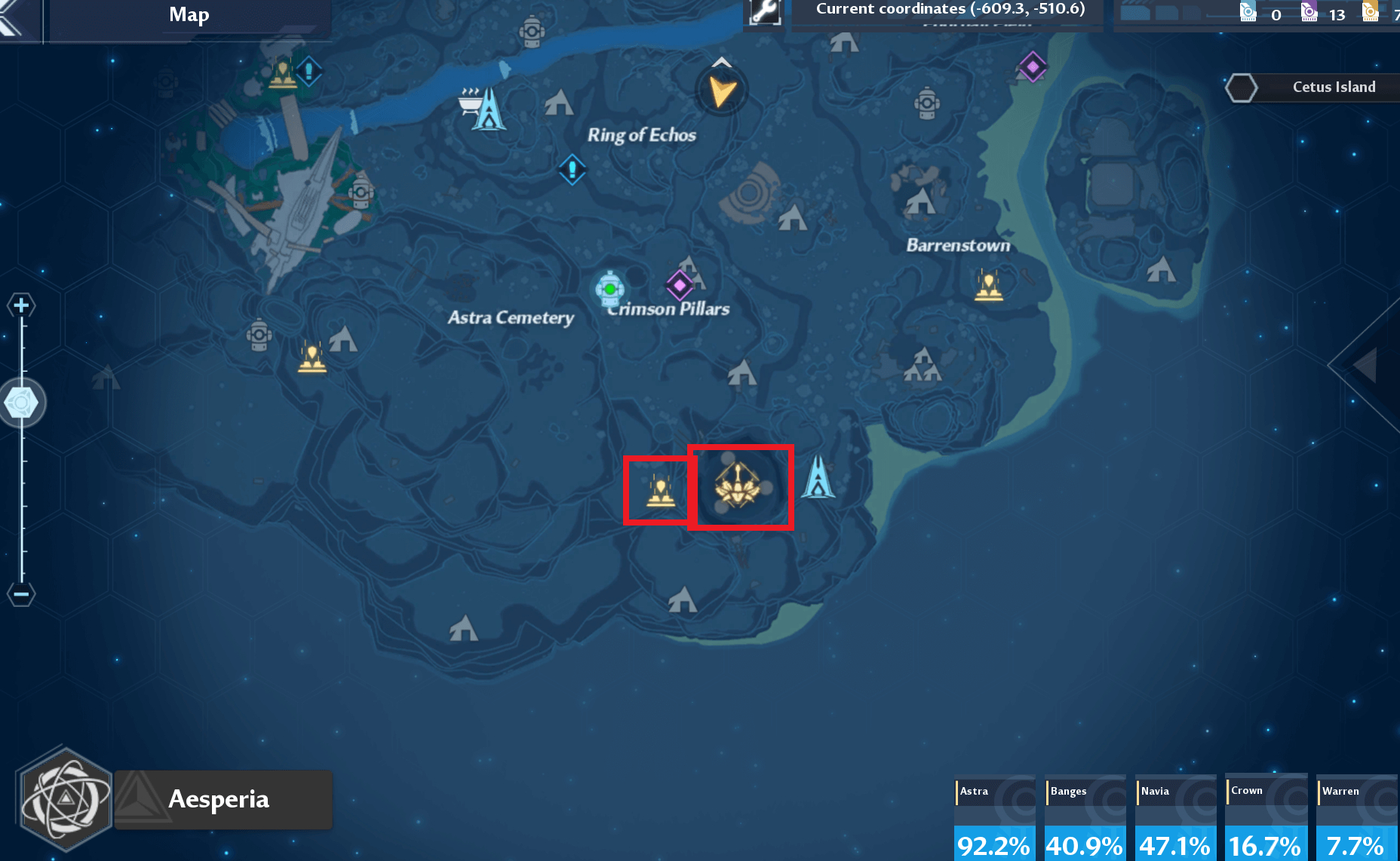The image size is (1400, 861).
Task: Click the green scenic point icon near Astra Cemetery
Action: point(610,288)
